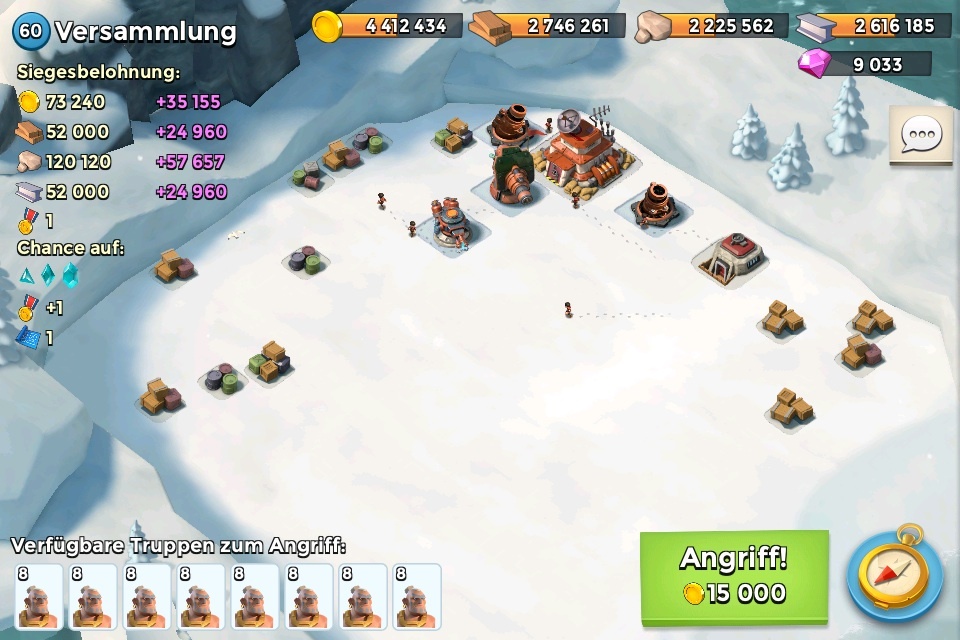
Task: Tap the stone resource bar
Action: coord(712,26)
